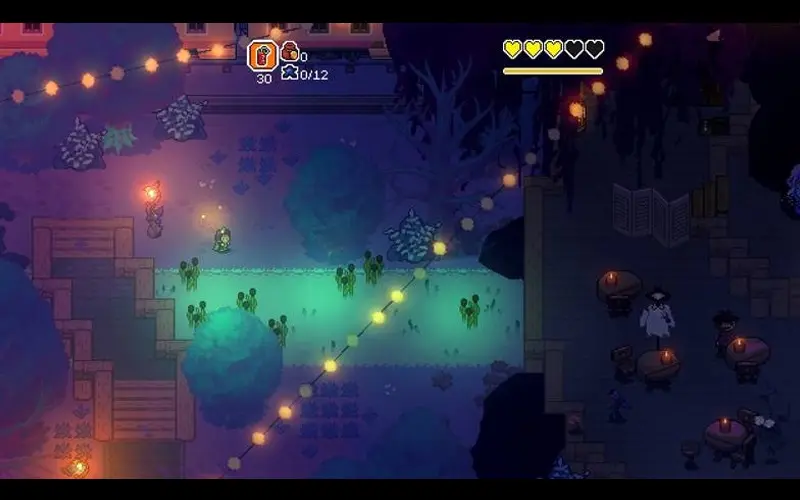Click the blue collectible piece tracker icon

pyautogui.click(x=289, y=72)
